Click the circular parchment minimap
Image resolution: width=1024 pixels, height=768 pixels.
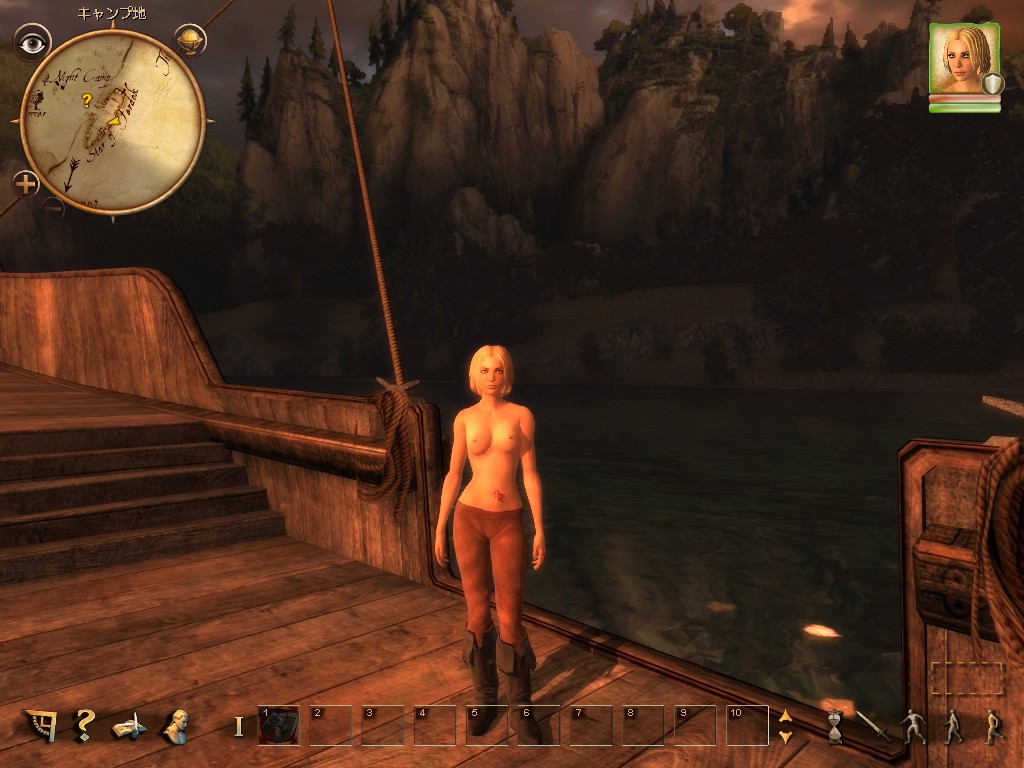coord(113,122)
